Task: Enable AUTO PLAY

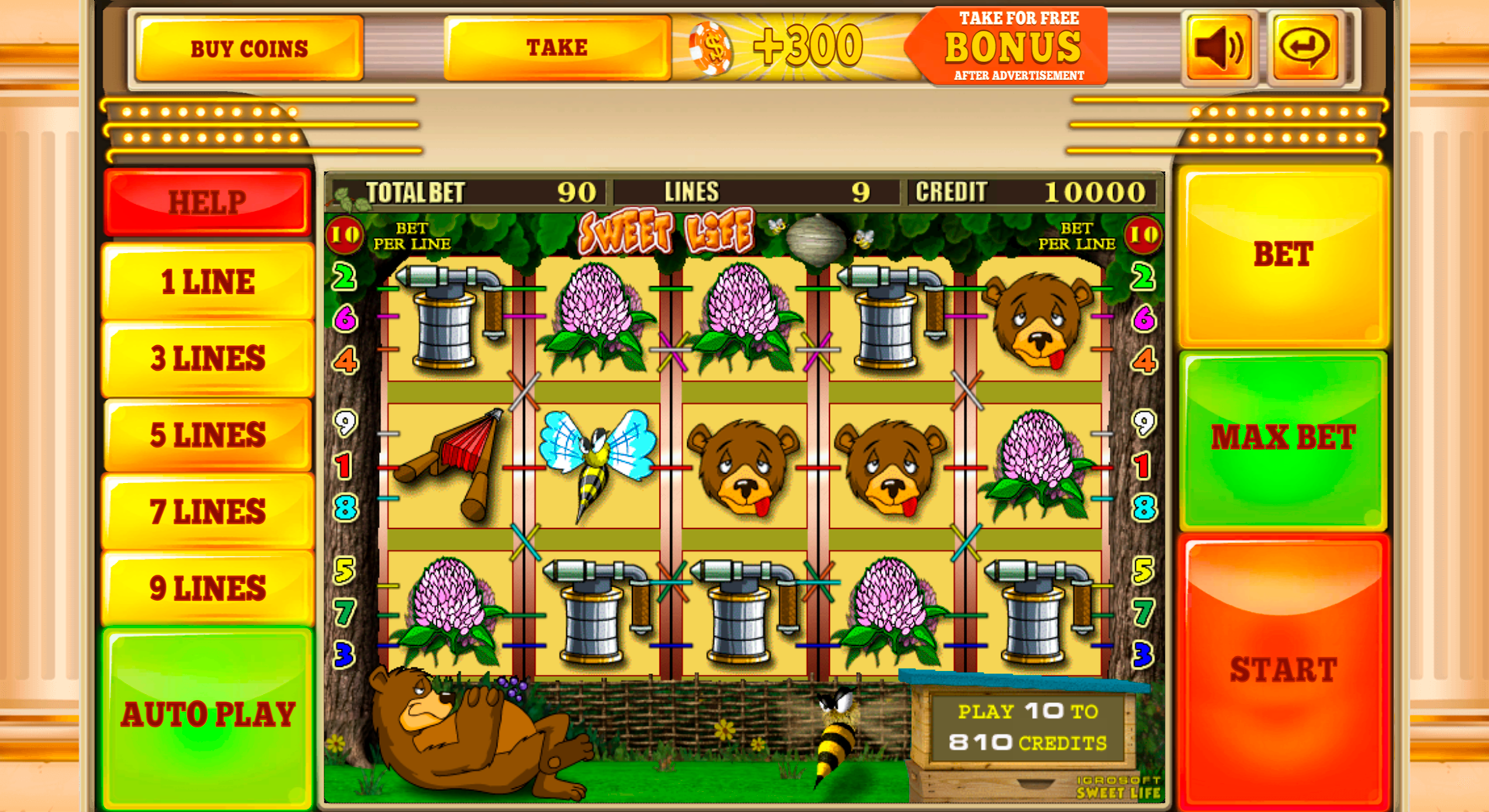Action: tap(208, 714)
